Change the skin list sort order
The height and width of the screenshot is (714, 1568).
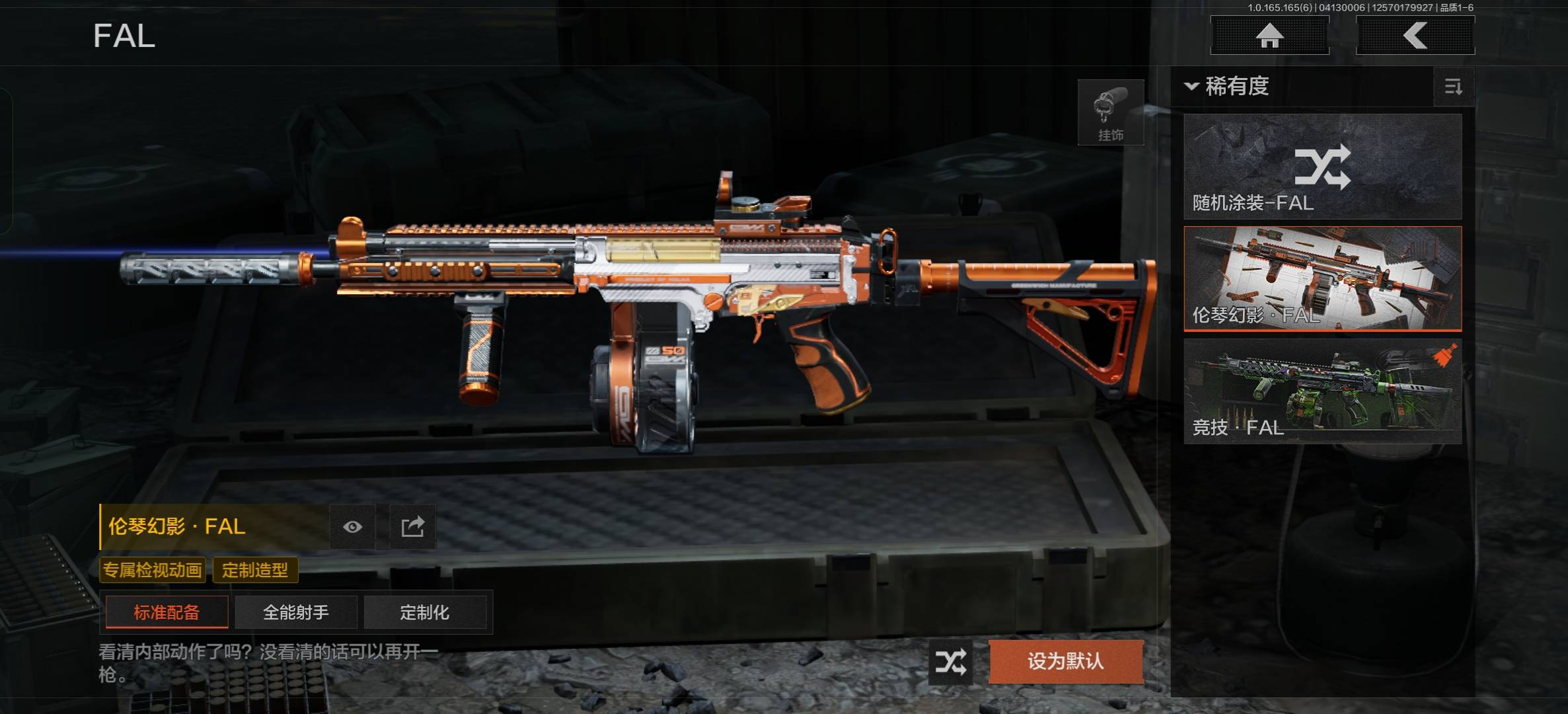(1453, 87)
